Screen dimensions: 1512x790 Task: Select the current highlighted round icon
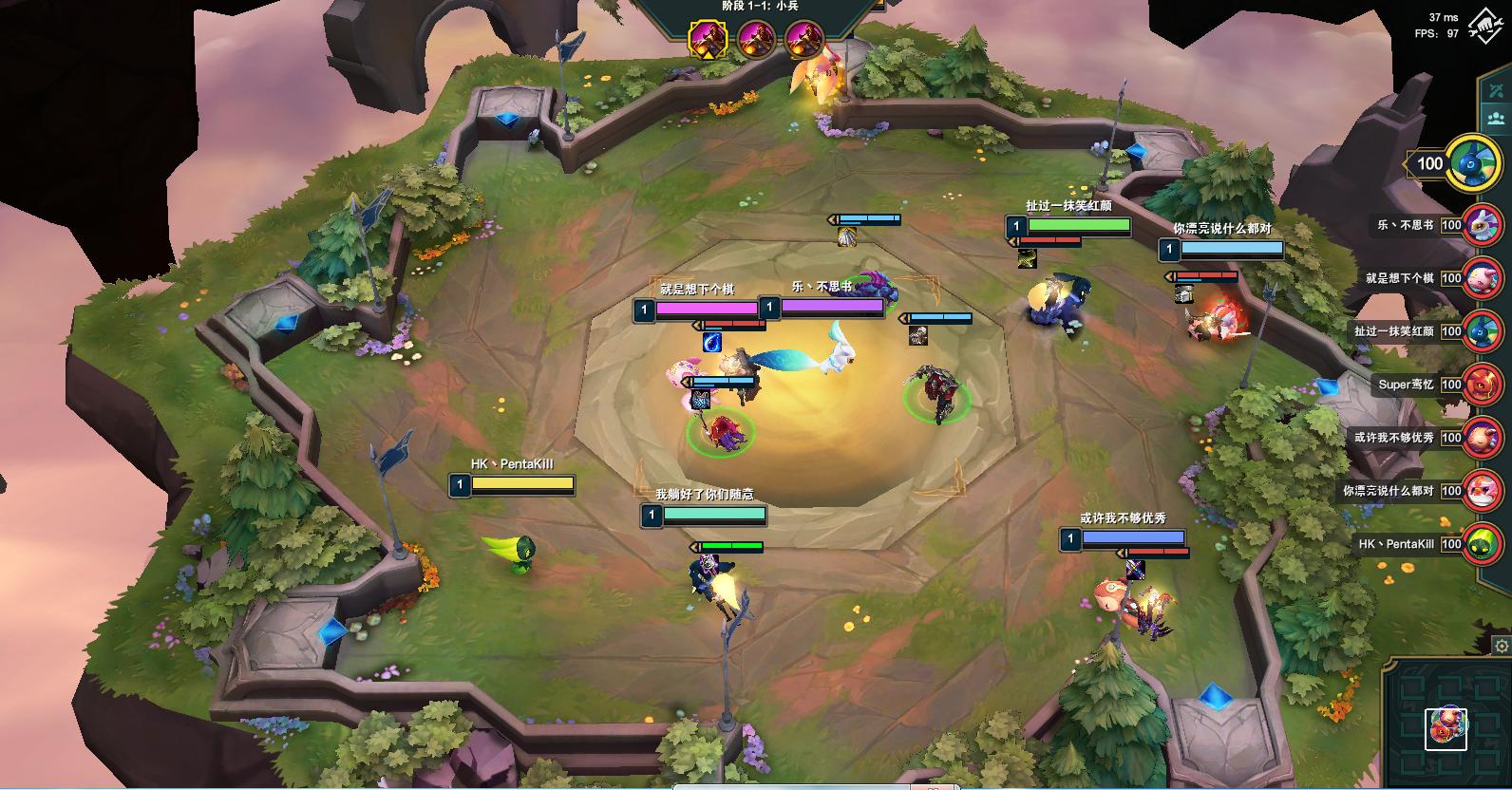point(708,39)
